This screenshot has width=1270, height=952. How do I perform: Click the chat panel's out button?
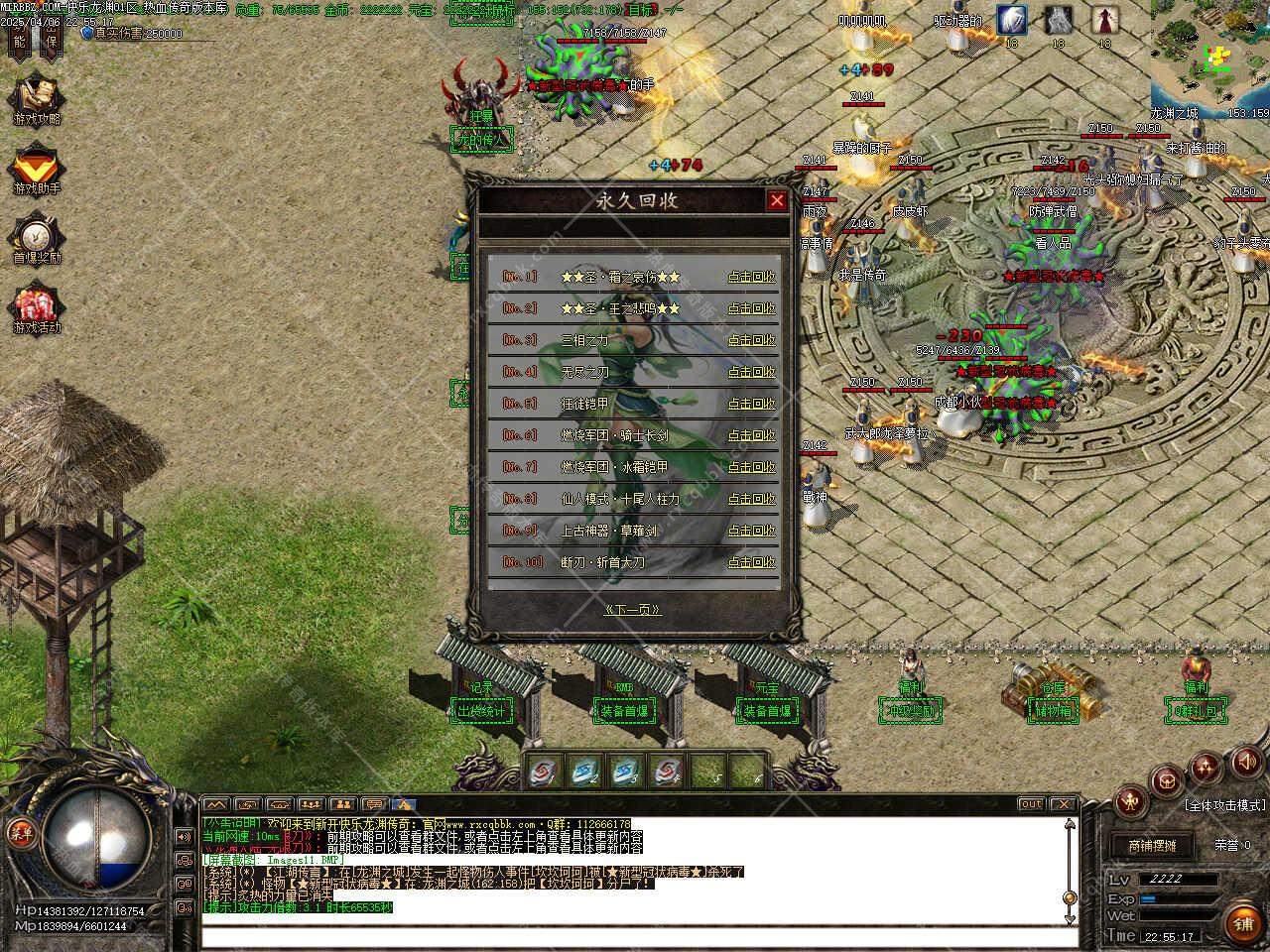(x=1031, y=804)
